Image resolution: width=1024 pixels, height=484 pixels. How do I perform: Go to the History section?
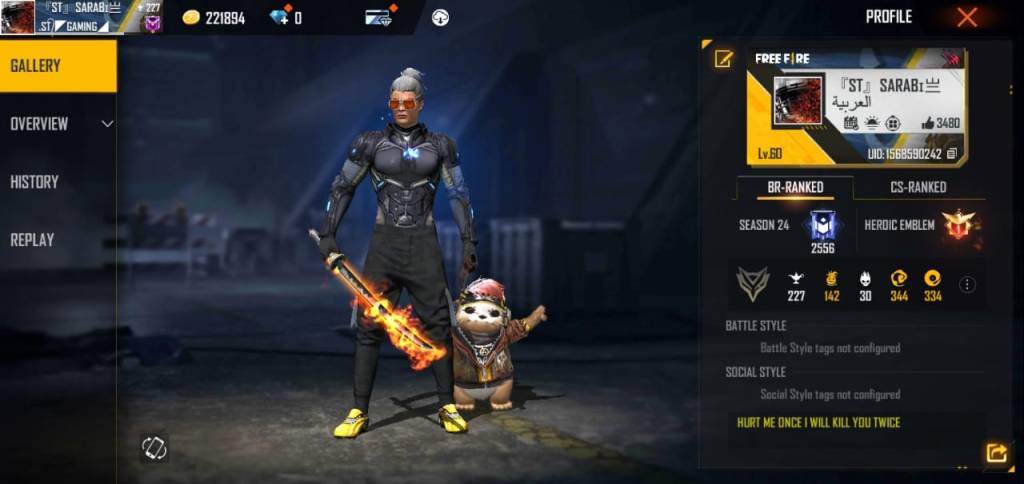click(35, 182)
